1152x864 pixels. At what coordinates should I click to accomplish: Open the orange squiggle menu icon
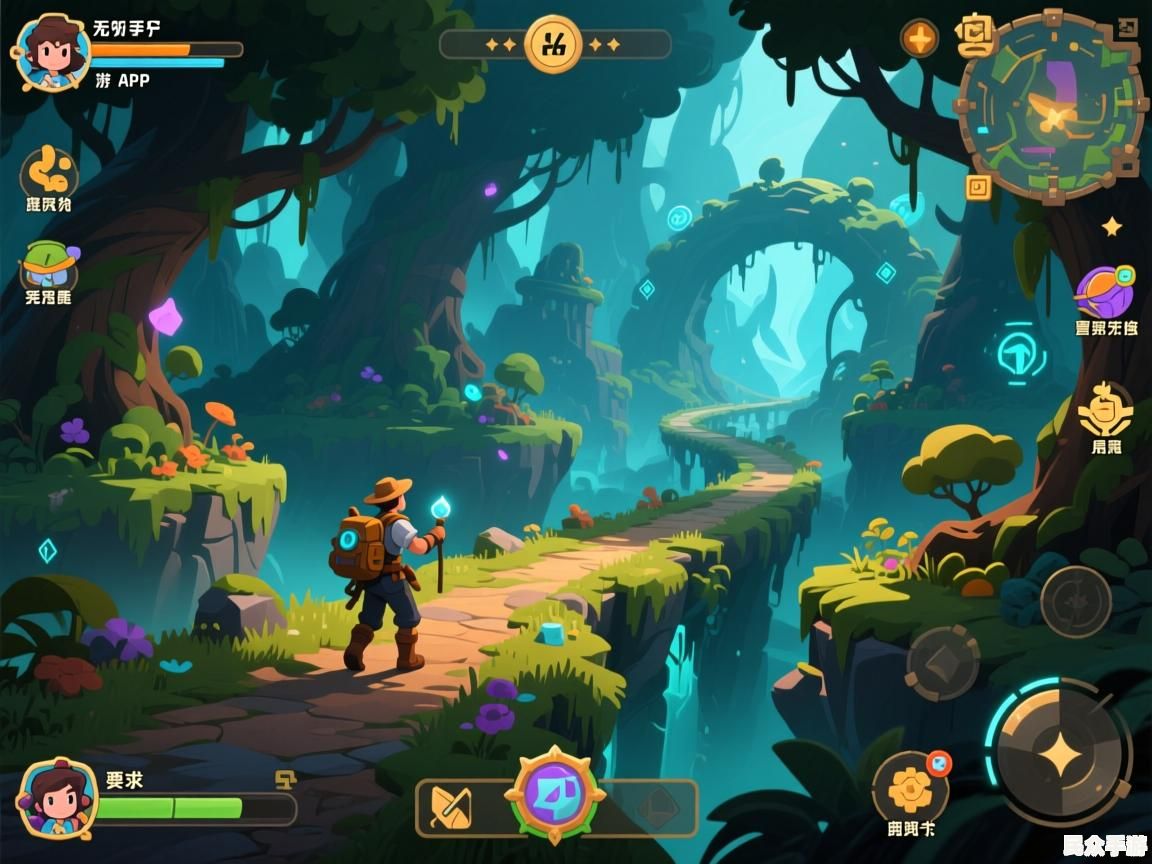tap(49, 172)
